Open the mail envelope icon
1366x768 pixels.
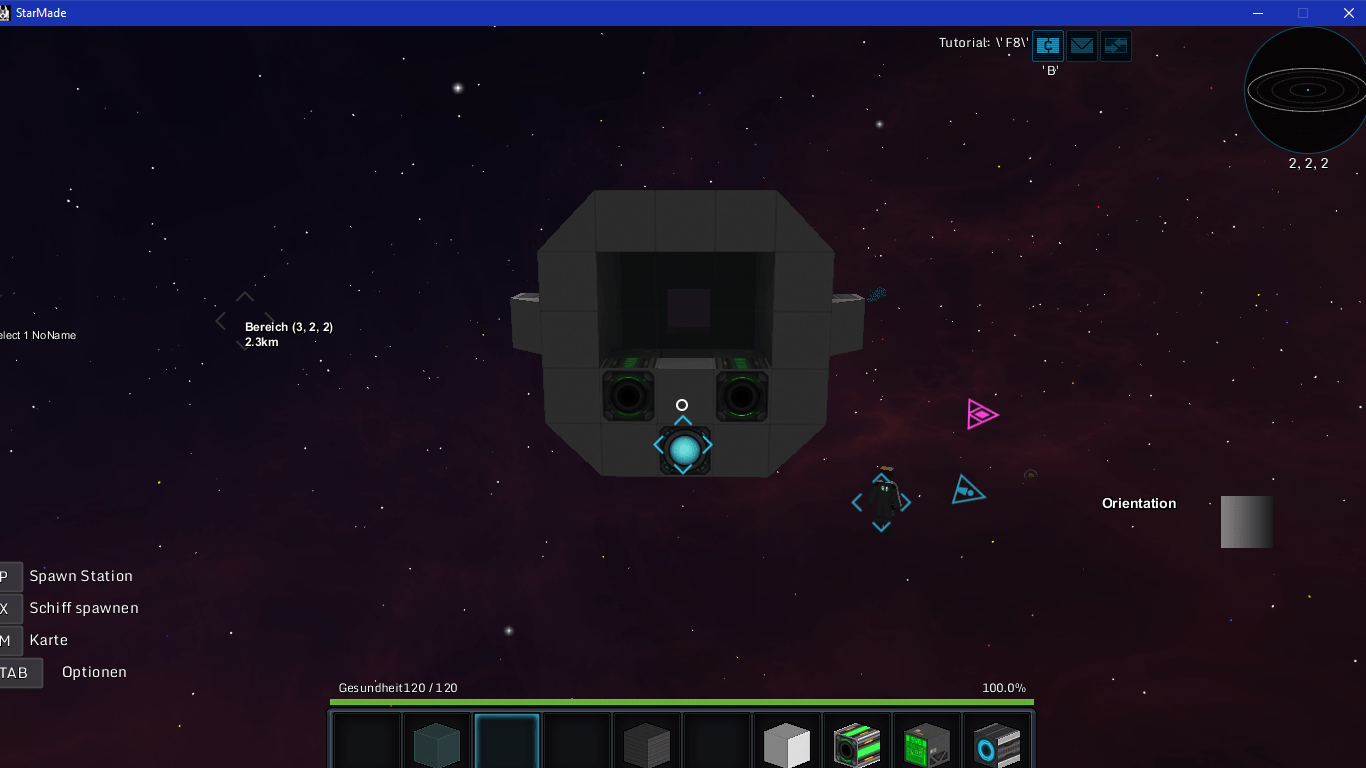(1081, 46)
